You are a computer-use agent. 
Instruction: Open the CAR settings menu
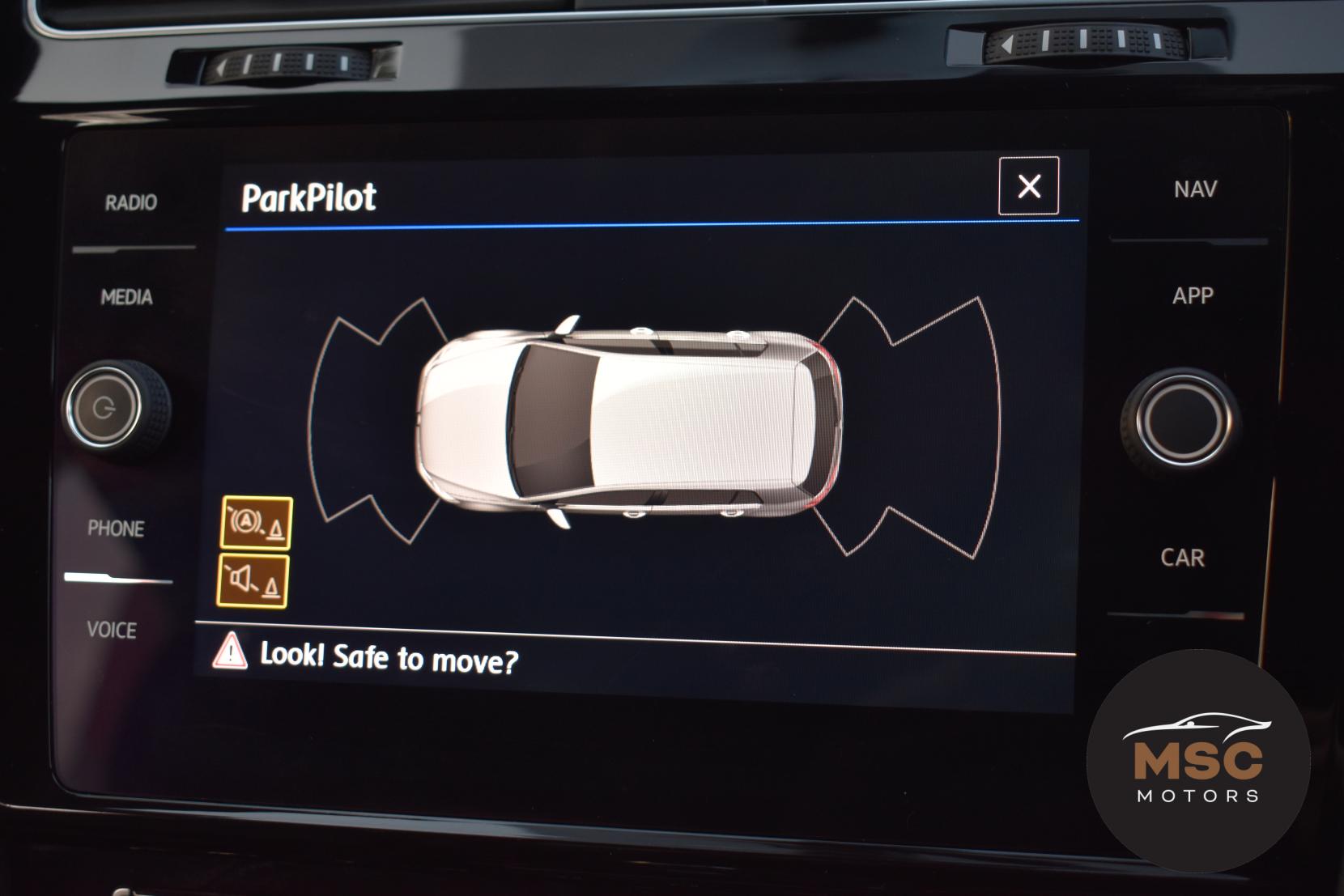(1182, 558)
